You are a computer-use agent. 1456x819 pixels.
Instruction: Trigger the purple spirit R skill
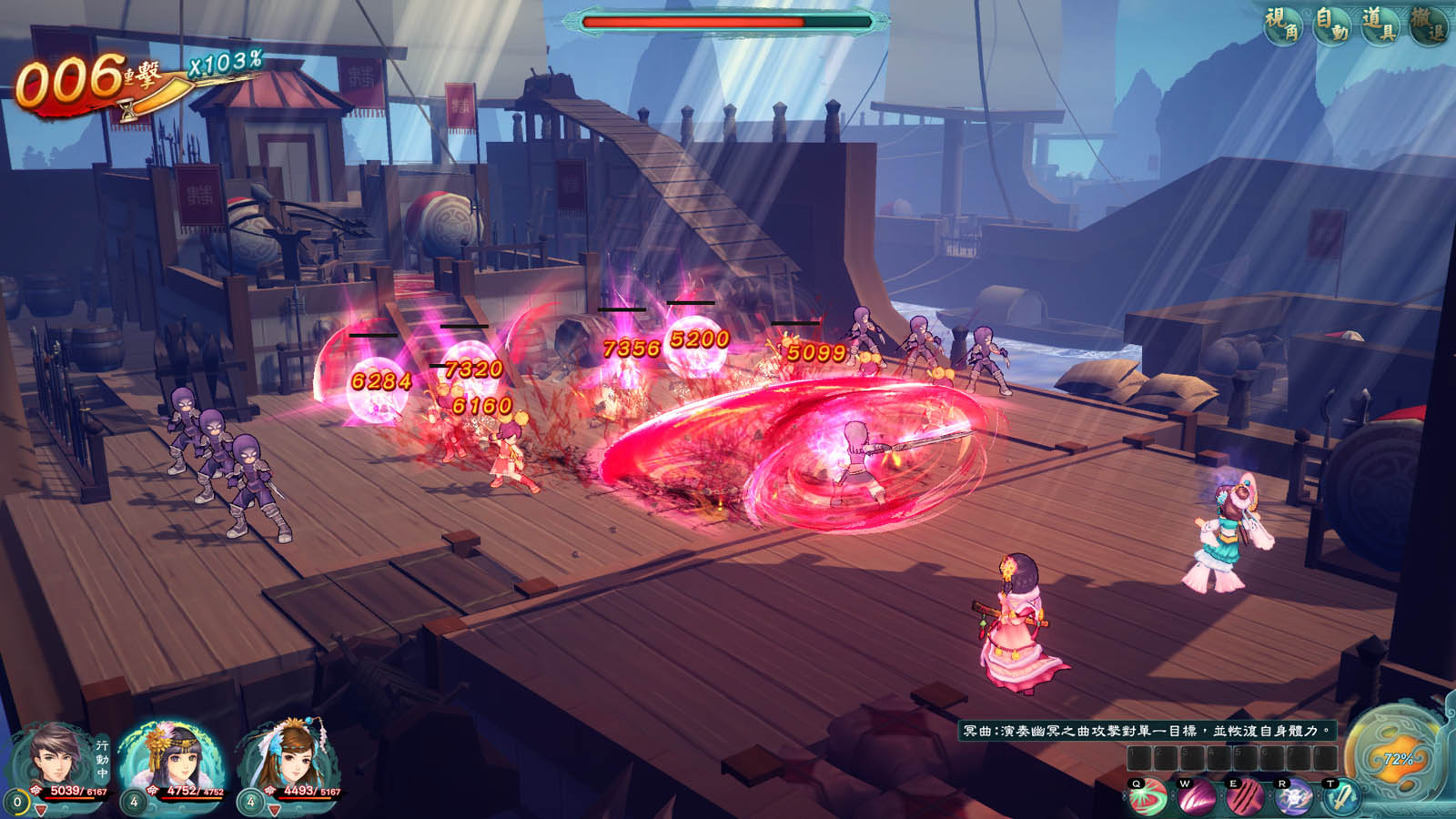(1293, 799)
